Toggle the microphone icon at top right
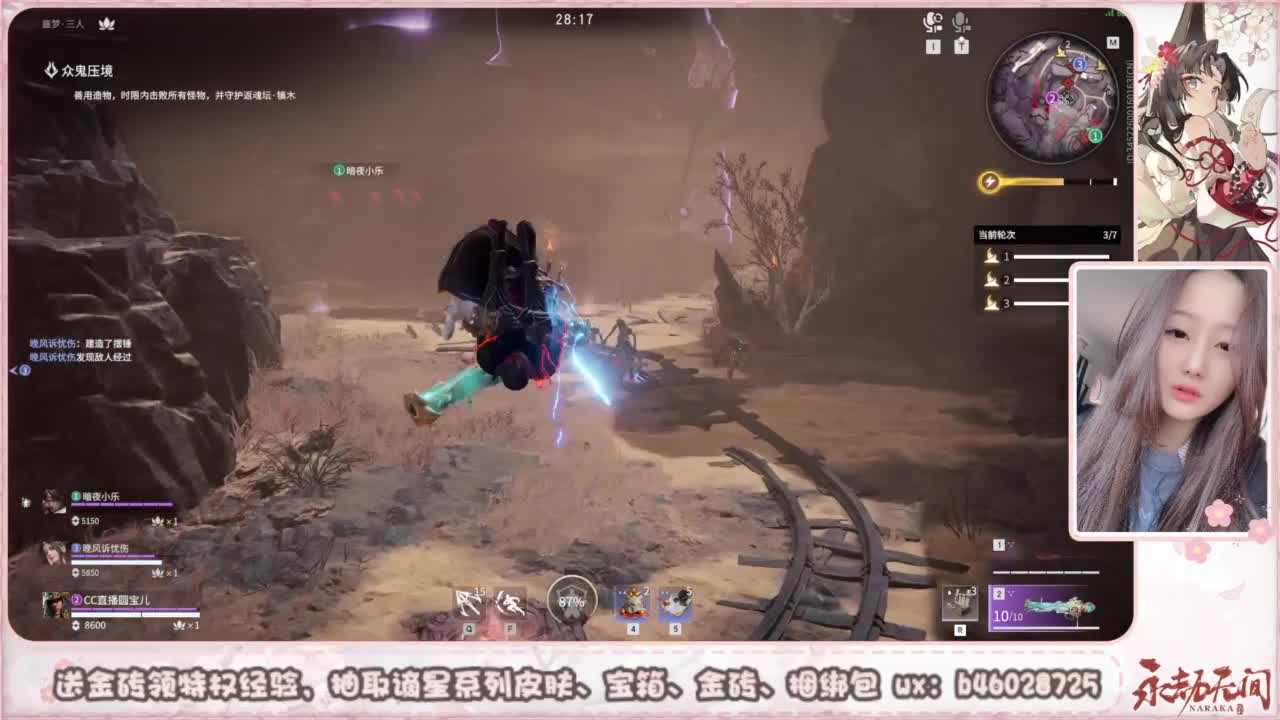This screenshot has width=1280, height=720. [x=961, y=21]
